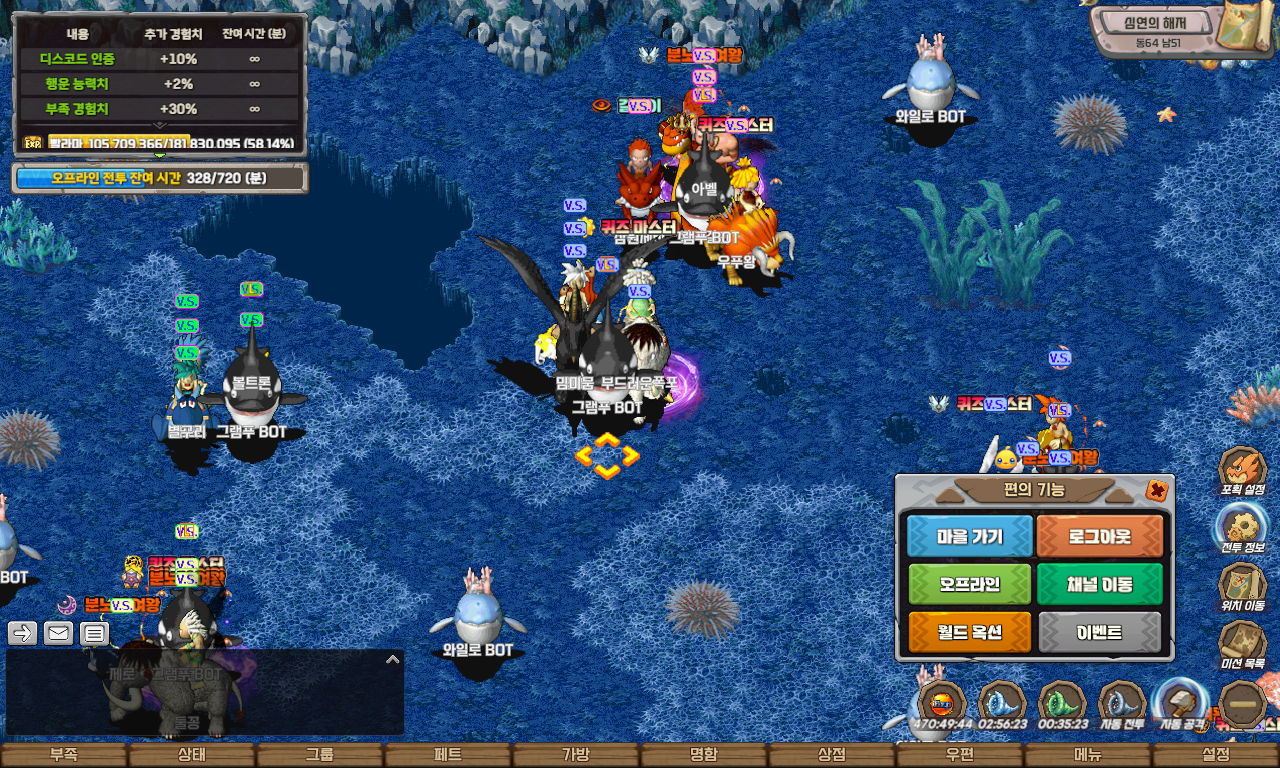Select the 채널 이동 channel change button
Screen dimensions: 1280x768
tap(1100, 584)
